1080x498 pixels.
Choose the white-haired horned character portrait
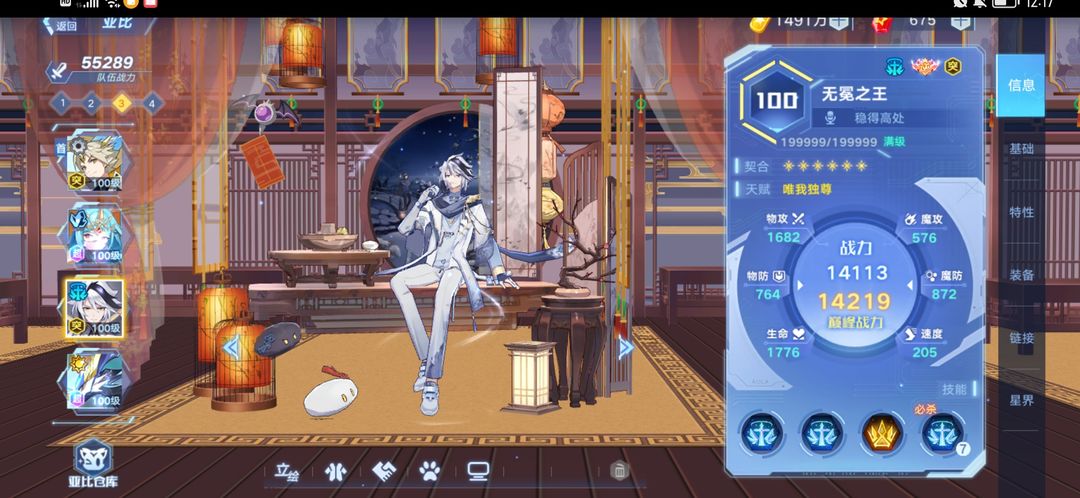pos(93,233)
